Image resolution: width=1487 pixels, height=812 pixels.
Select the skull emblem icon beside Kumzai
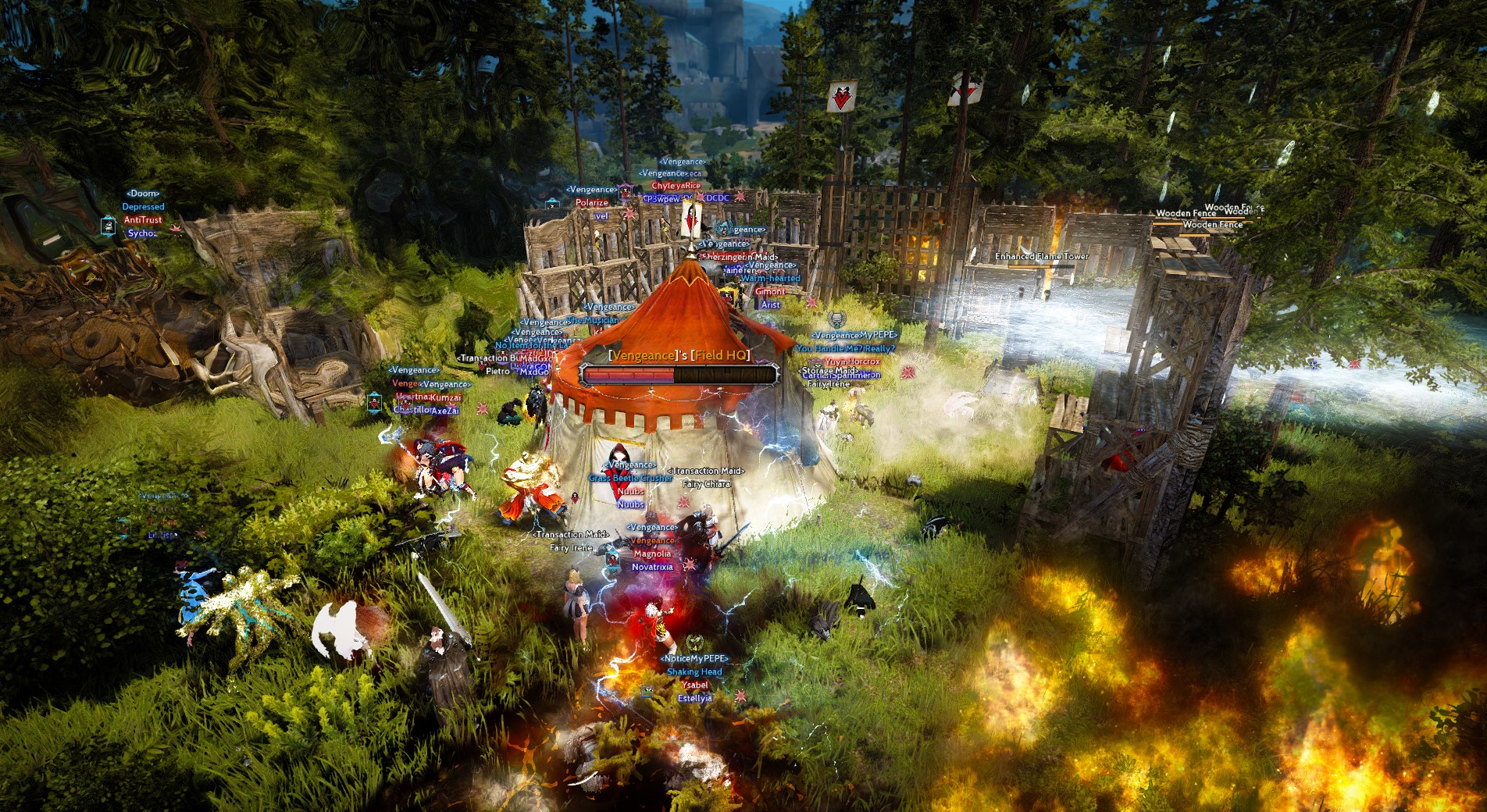(405, 404)
